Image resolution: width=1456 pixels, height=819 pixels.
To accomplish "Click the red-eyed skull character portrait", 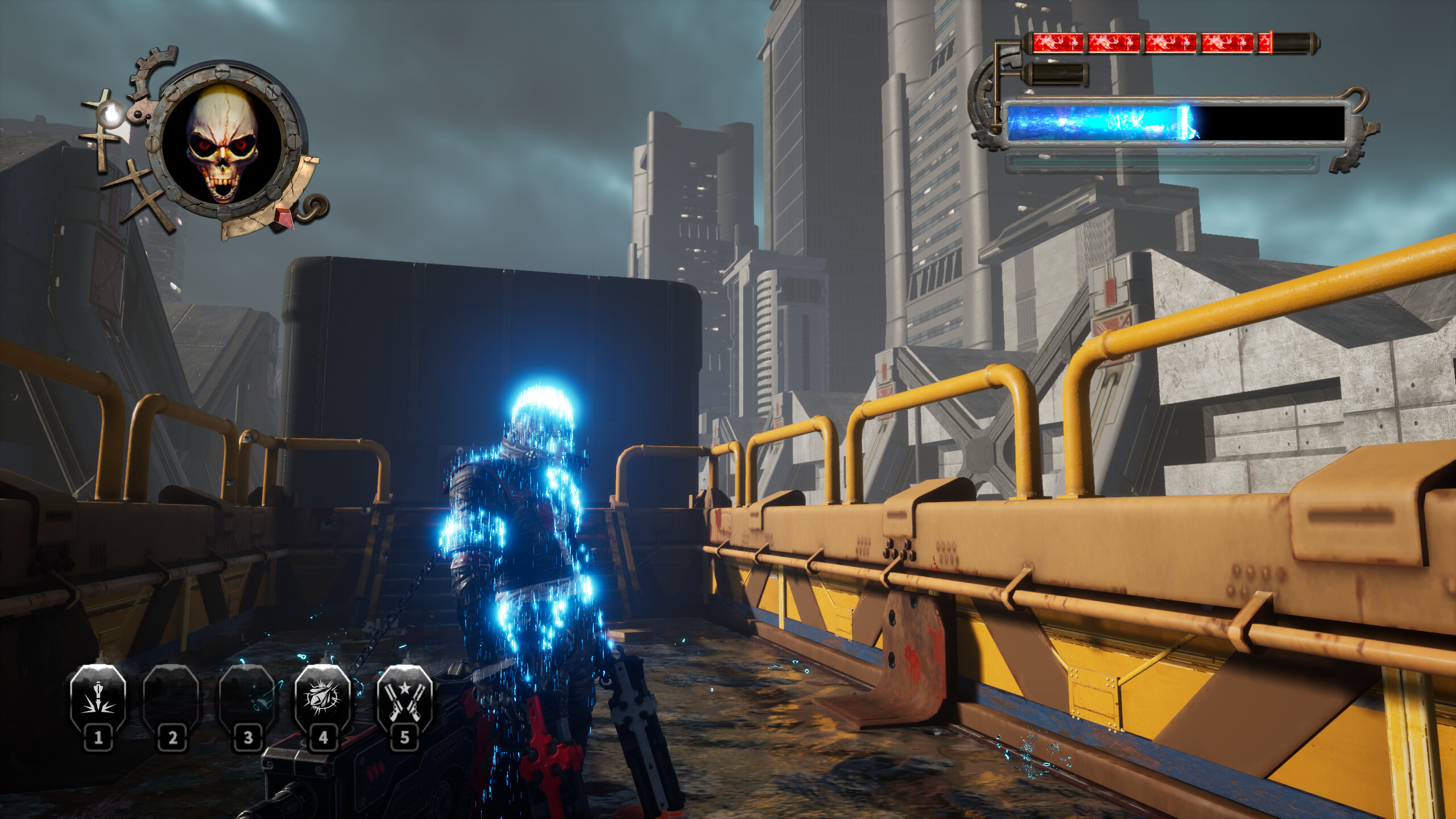I will pos(222,143).
